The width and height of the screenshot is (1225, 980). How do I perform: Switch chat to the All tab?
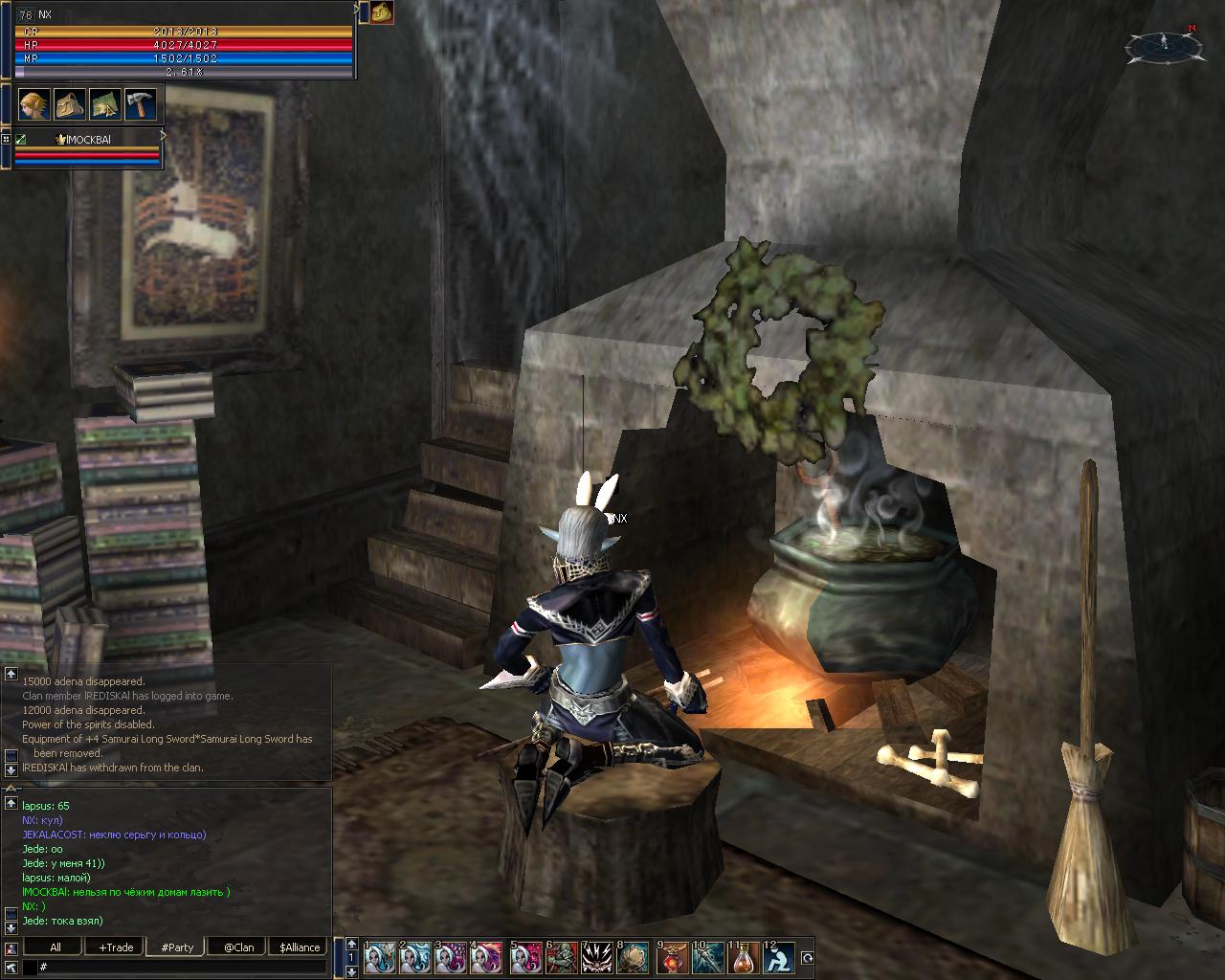pyautogui.click(x=56, y=947)
